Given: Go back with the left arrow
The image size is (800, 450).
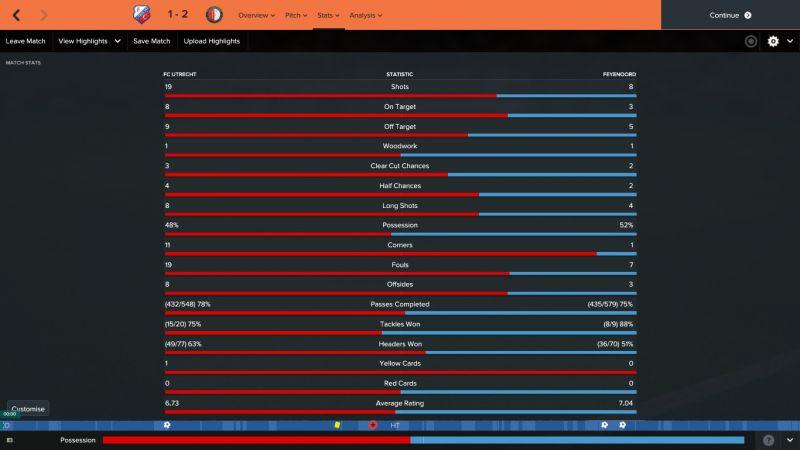Looking at the screenshot, I should [17, 15].
